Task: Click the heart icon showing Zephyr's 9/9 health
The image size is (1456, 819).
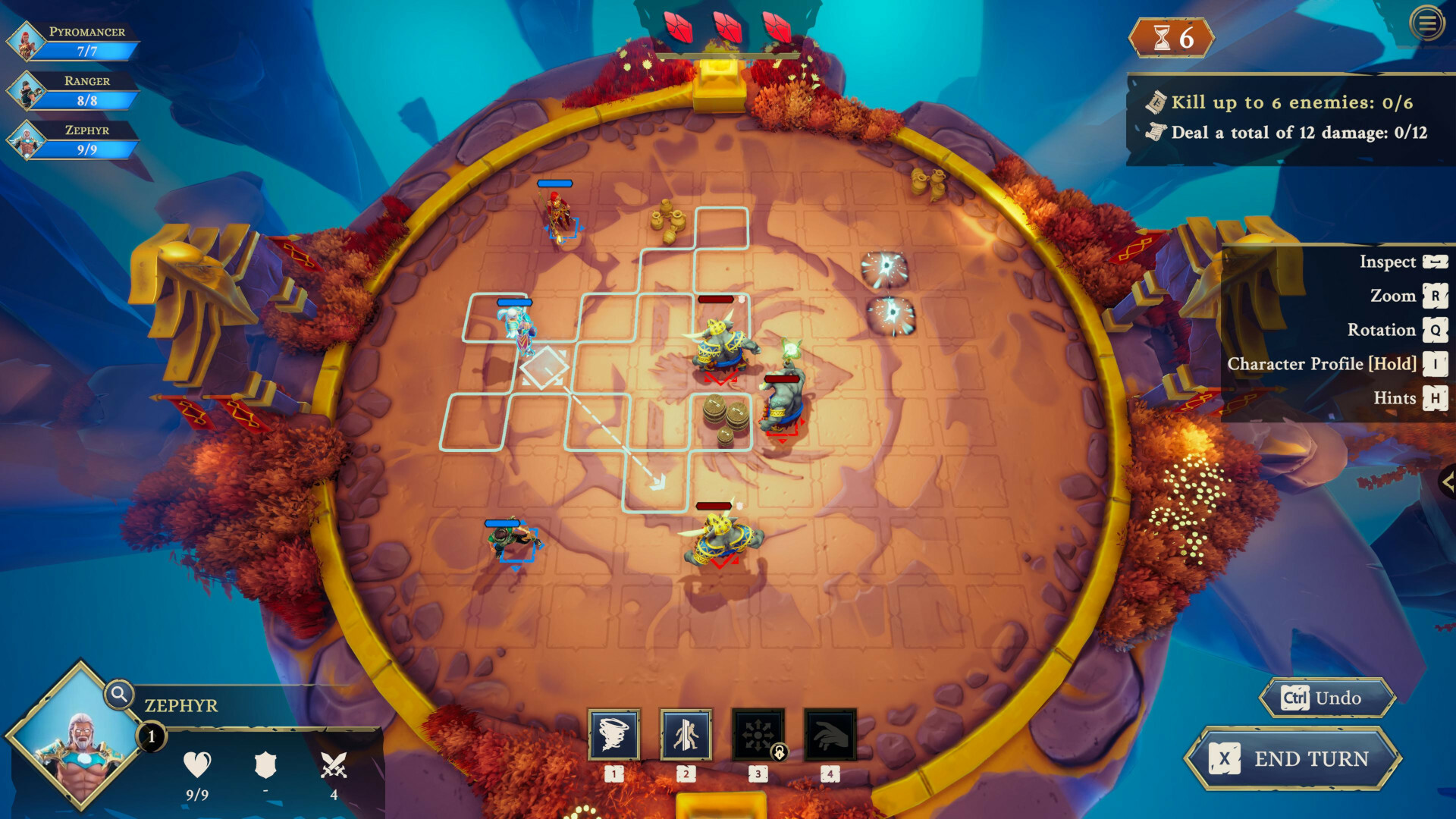Action: click(x=197, y=766)
